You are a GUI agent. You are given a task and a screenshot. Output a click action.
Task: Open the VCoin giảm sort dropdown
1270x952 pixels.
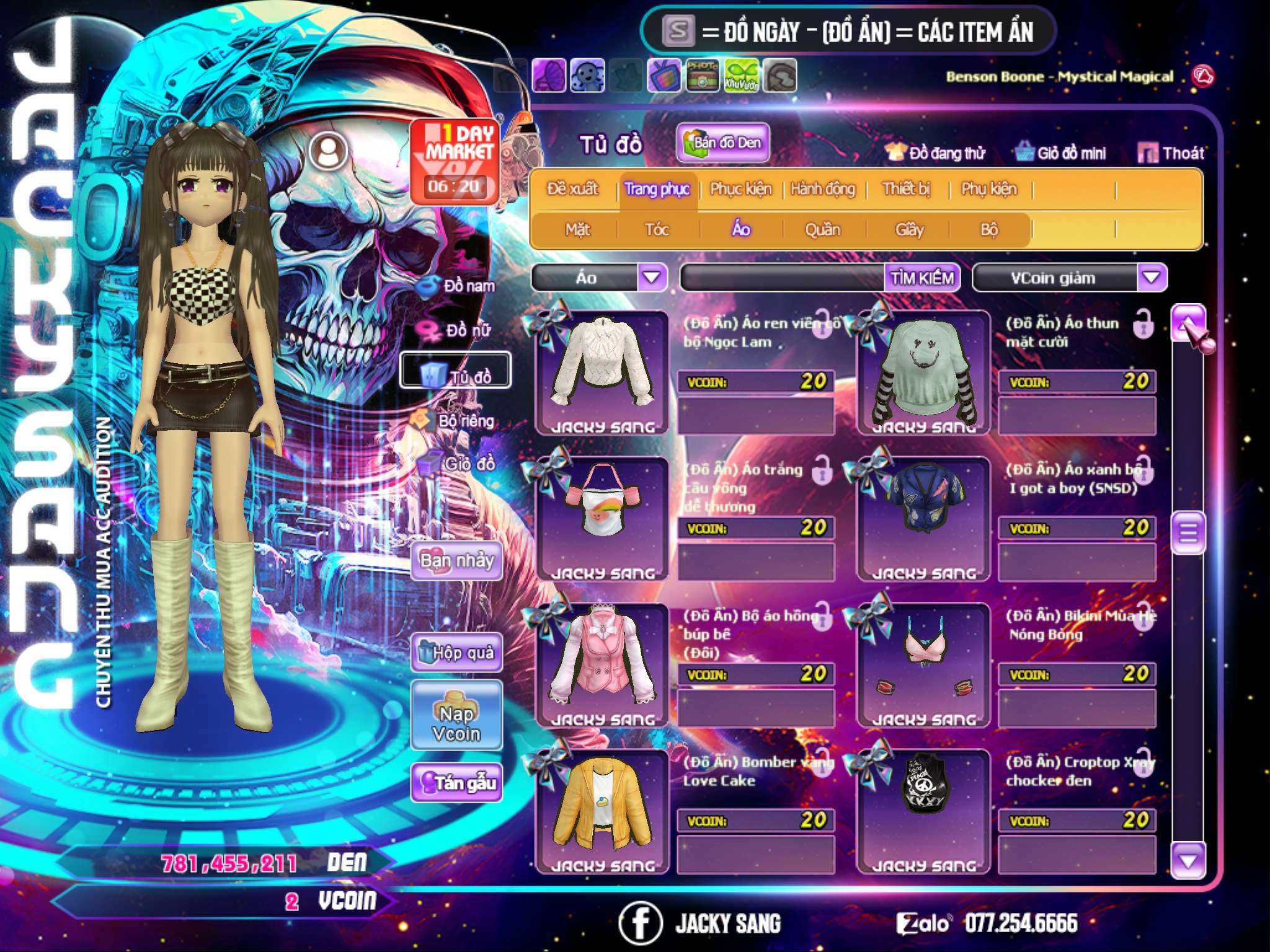coord(1151,277)
